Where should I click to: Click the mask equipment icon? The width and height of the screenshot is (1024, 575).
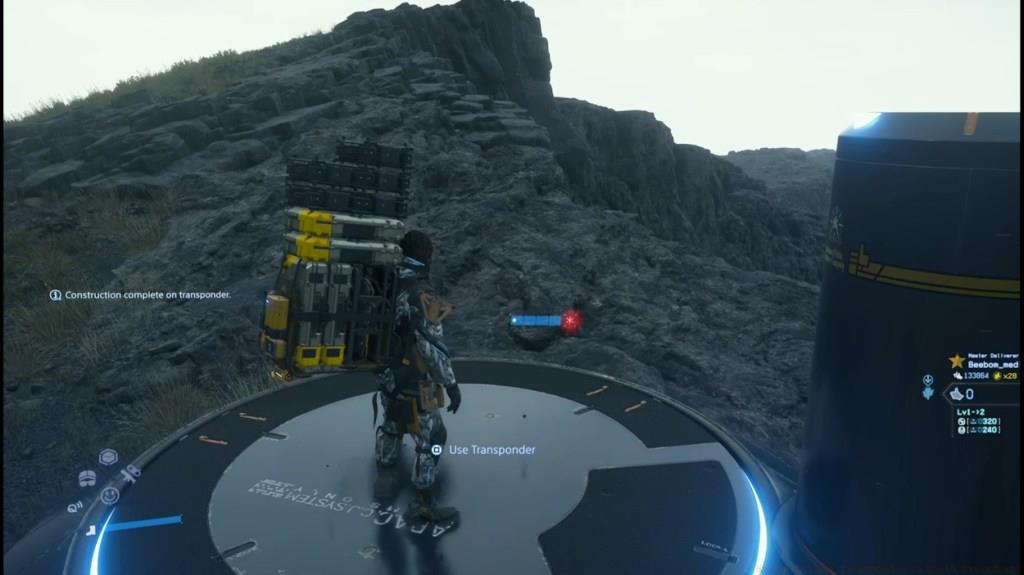coord(87,478)
